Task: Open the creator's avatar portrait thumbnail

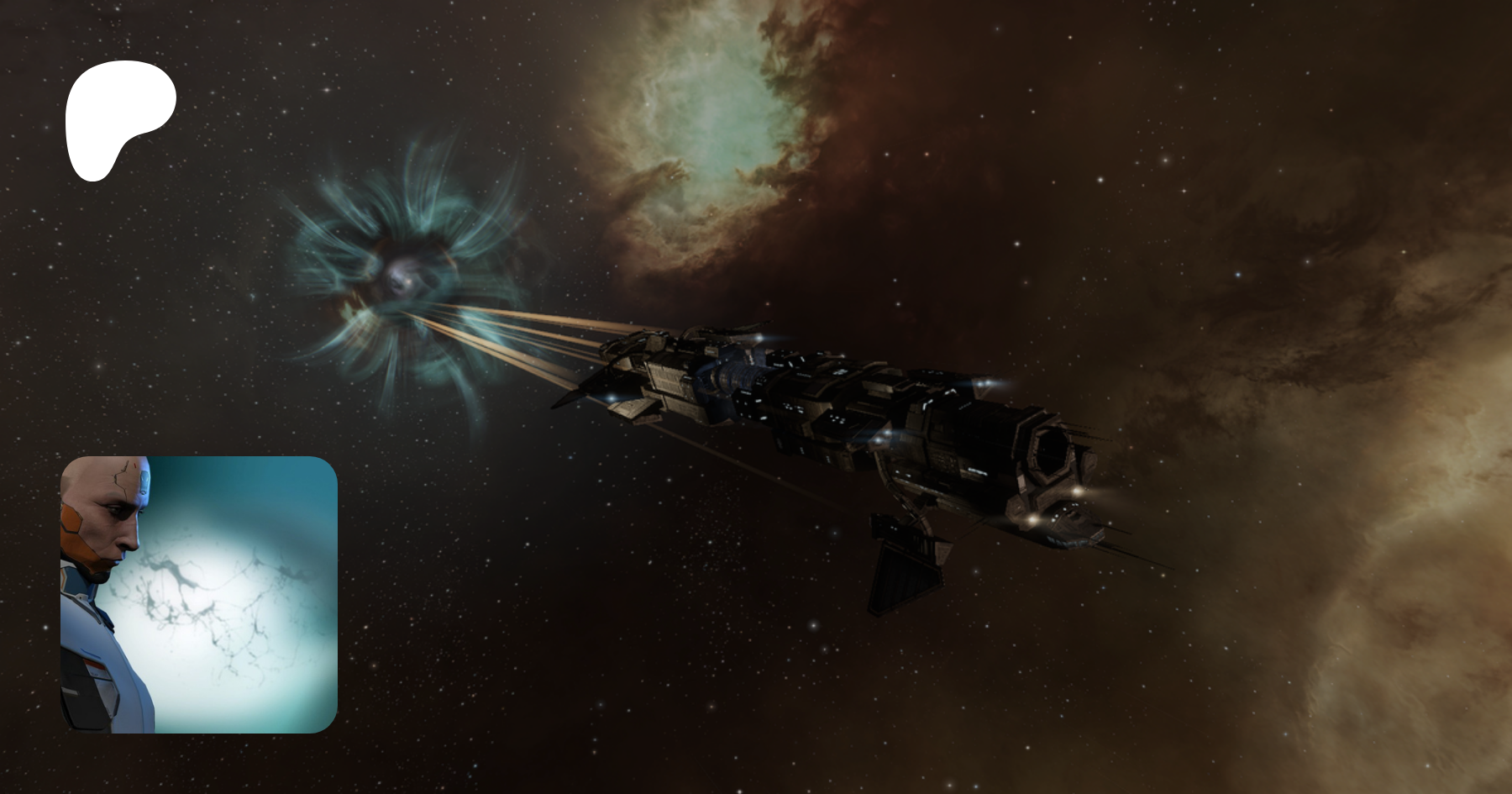Action: click(198, 594)
